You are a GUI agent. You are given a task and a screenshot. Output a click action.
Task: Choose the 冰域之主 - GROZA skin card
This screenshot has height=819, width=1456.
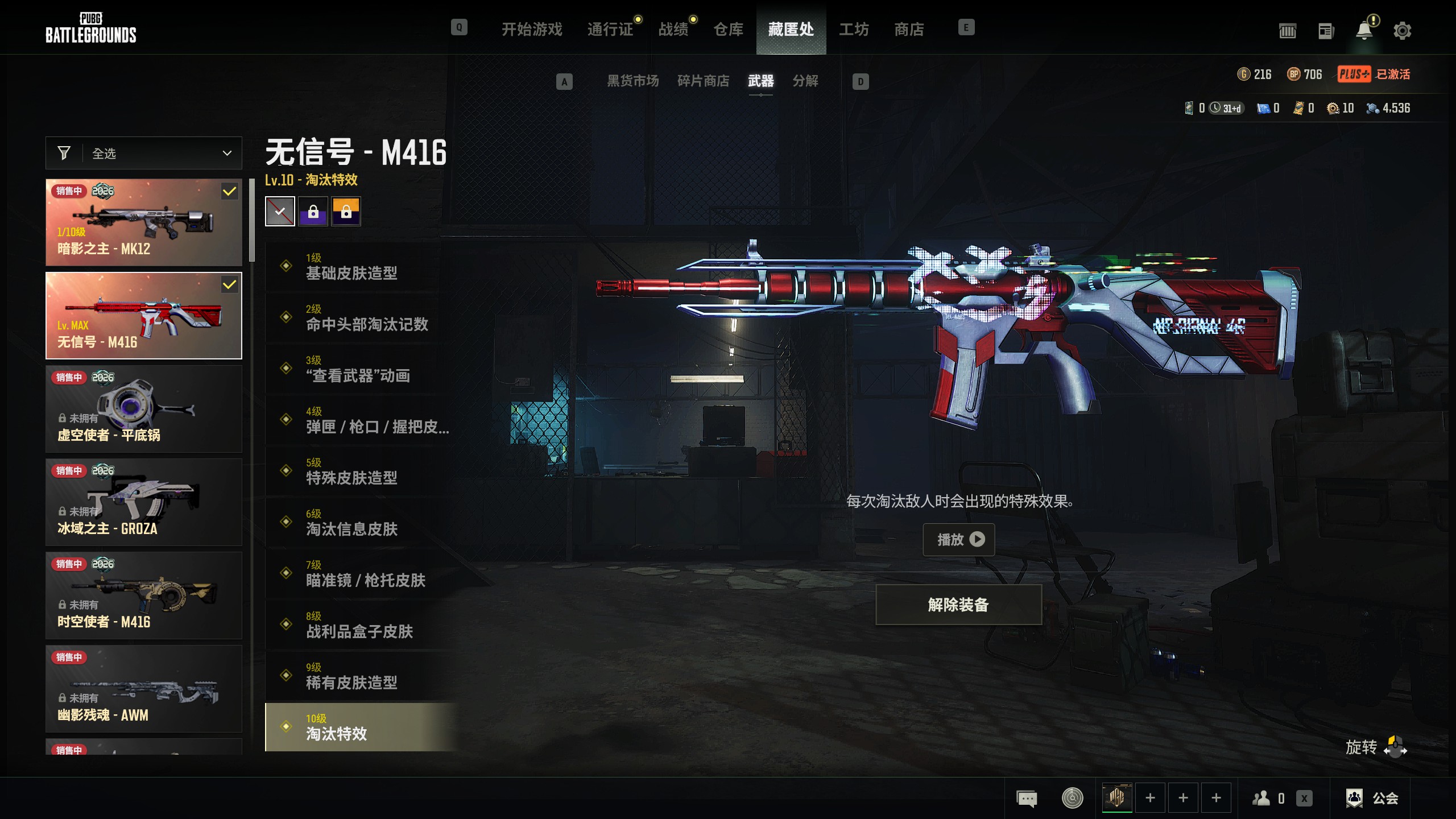144,502
